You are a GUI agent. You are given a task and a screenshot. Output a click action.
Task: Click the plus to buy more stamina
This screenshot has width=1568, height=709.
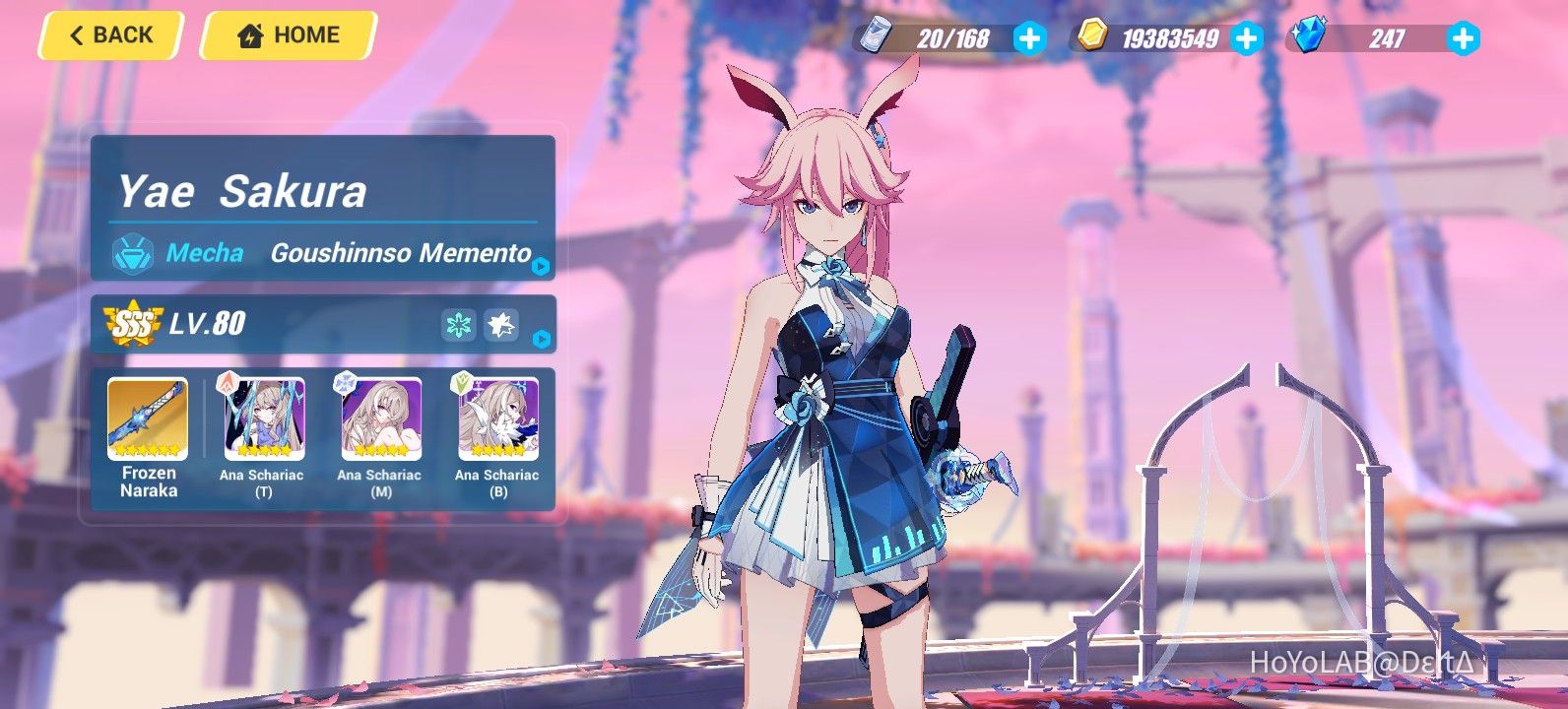tap(1028, 39)
